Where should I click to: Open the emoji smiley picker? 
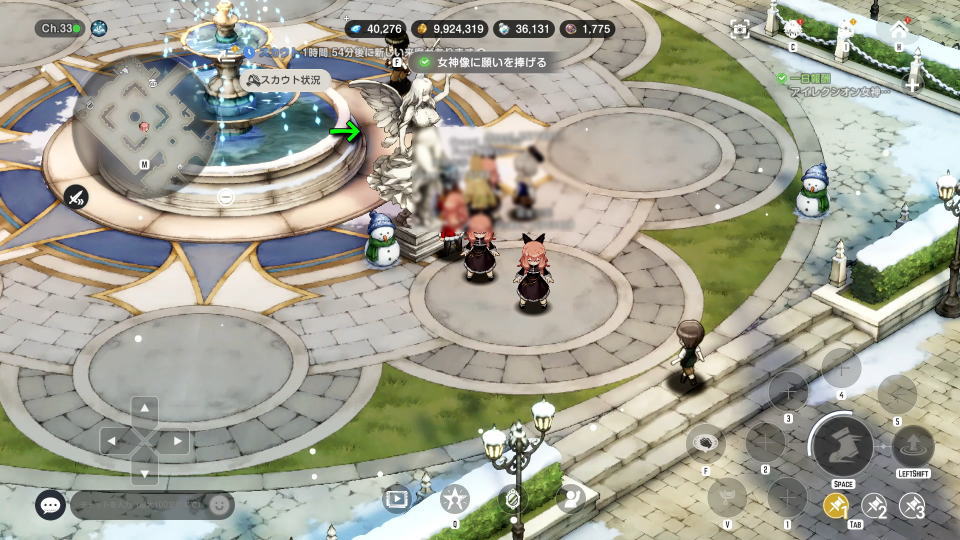point(219,505)
